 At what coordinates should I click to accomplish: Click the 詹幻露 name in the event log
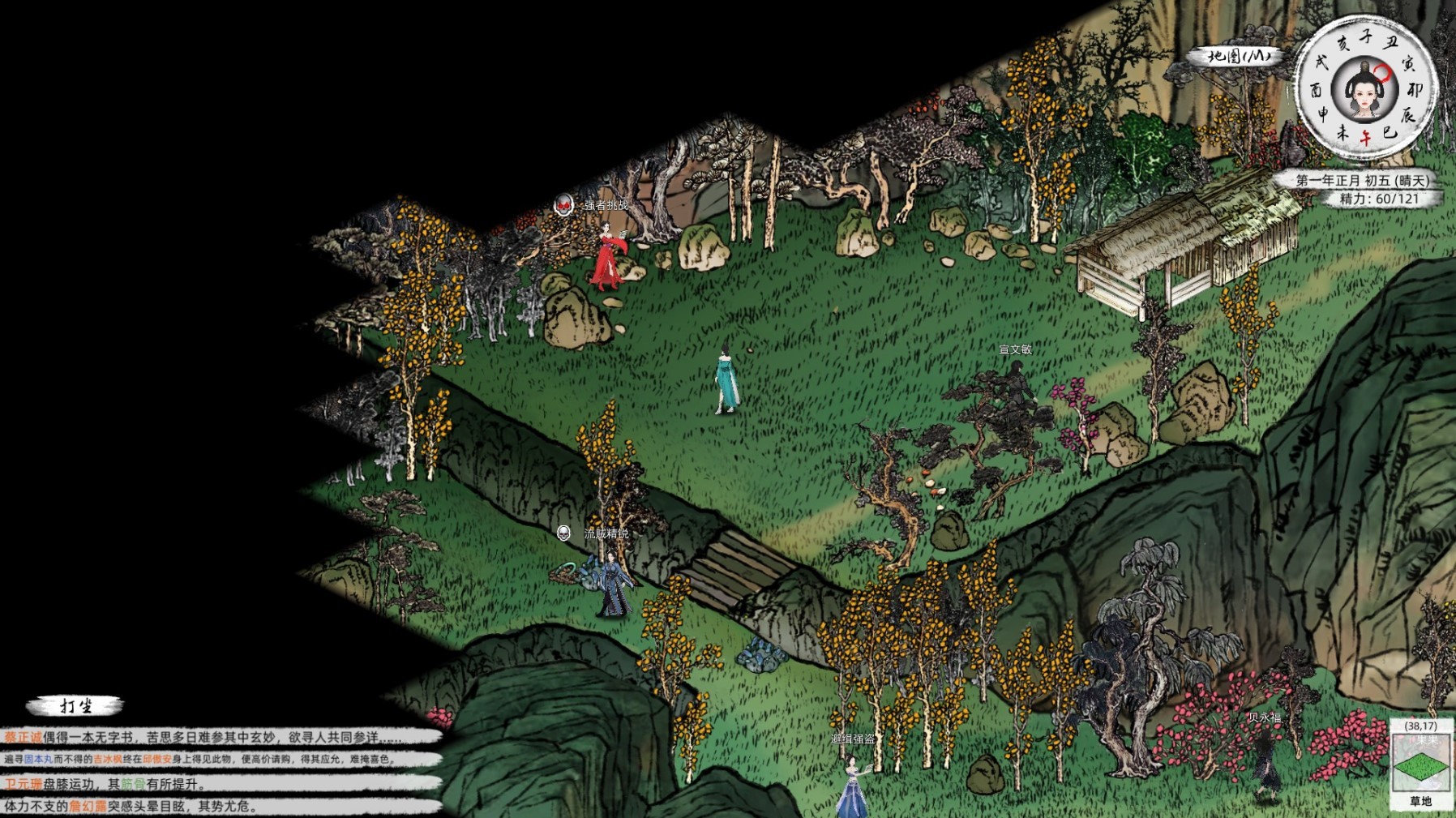click(x=88, y=807)
